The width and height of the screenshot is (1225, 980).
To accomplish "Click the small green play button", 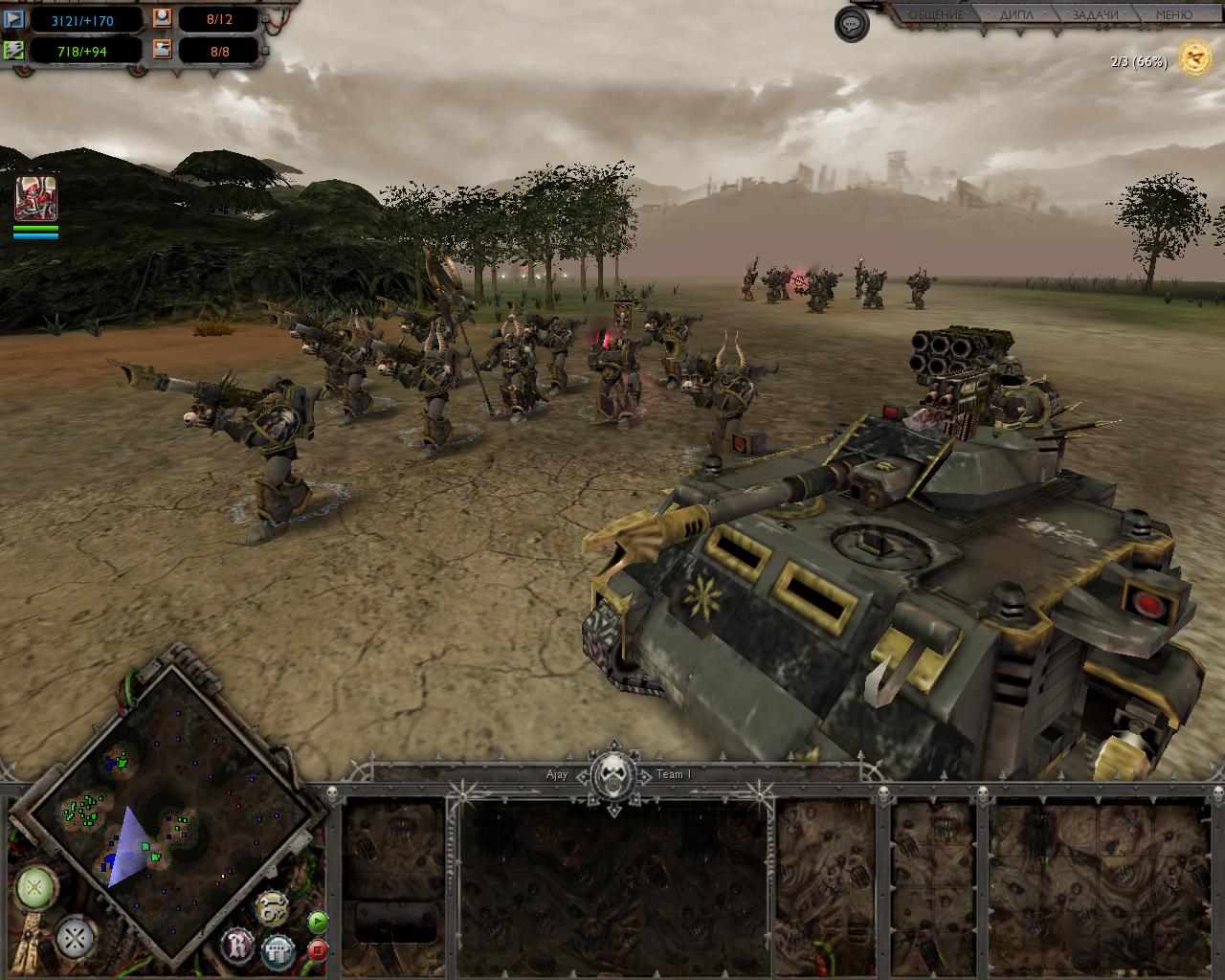I will point(318,923).
